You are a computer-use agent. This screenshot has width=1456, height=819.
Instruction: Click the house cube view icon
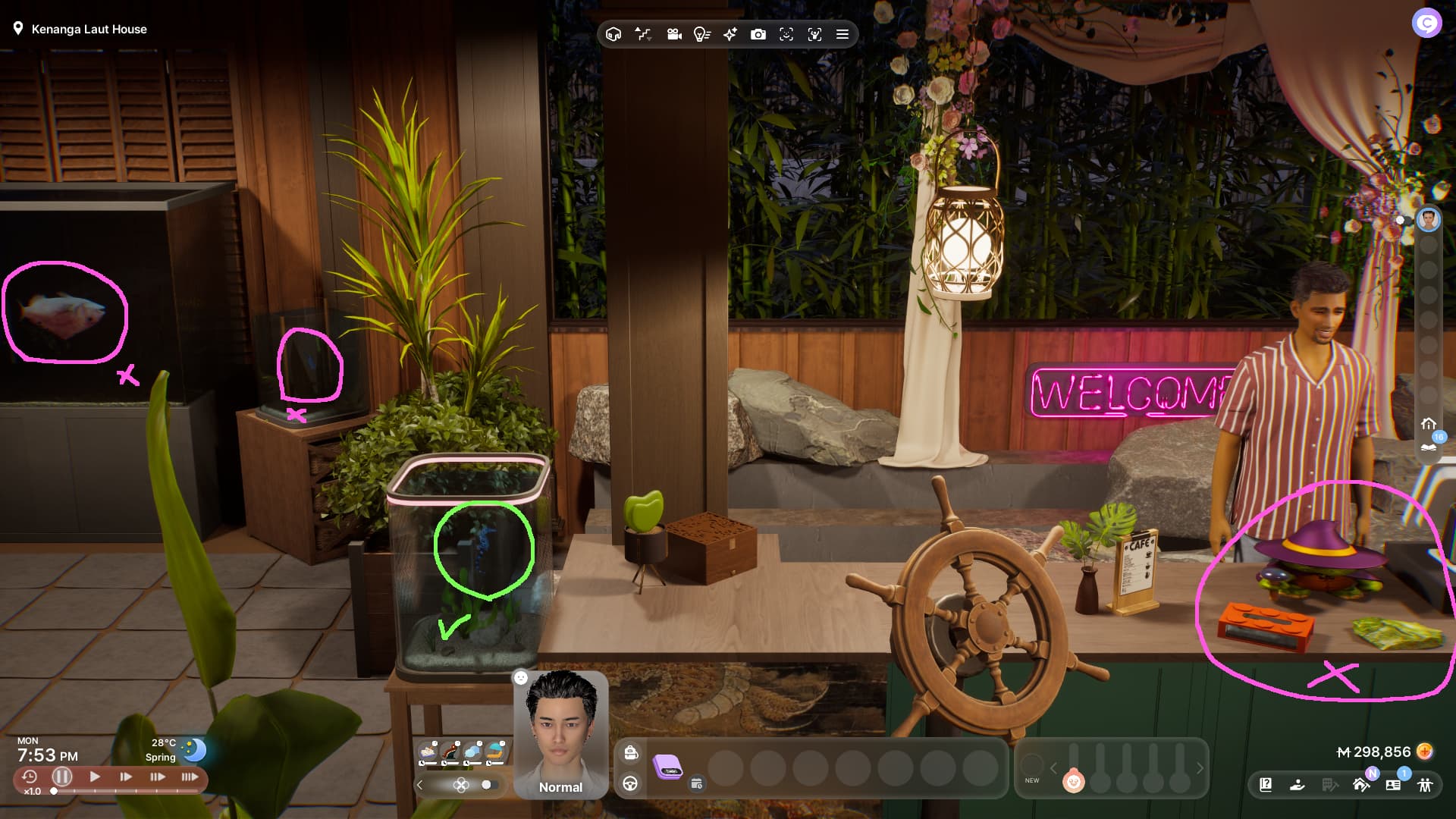(614, 35)
